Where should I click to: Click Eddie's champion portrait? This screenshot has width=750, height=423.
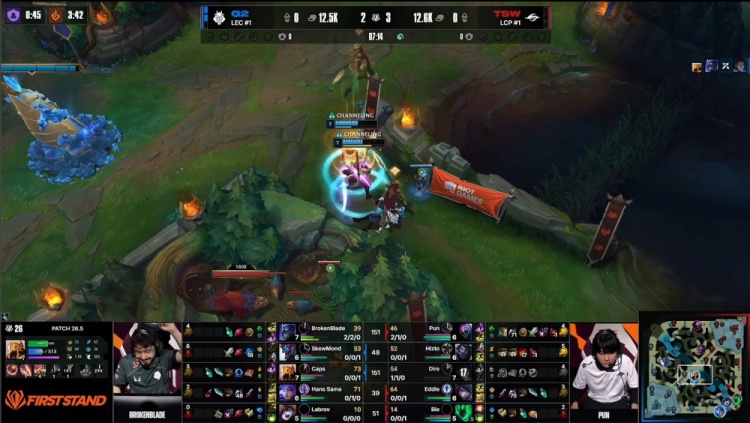(463, 391)
